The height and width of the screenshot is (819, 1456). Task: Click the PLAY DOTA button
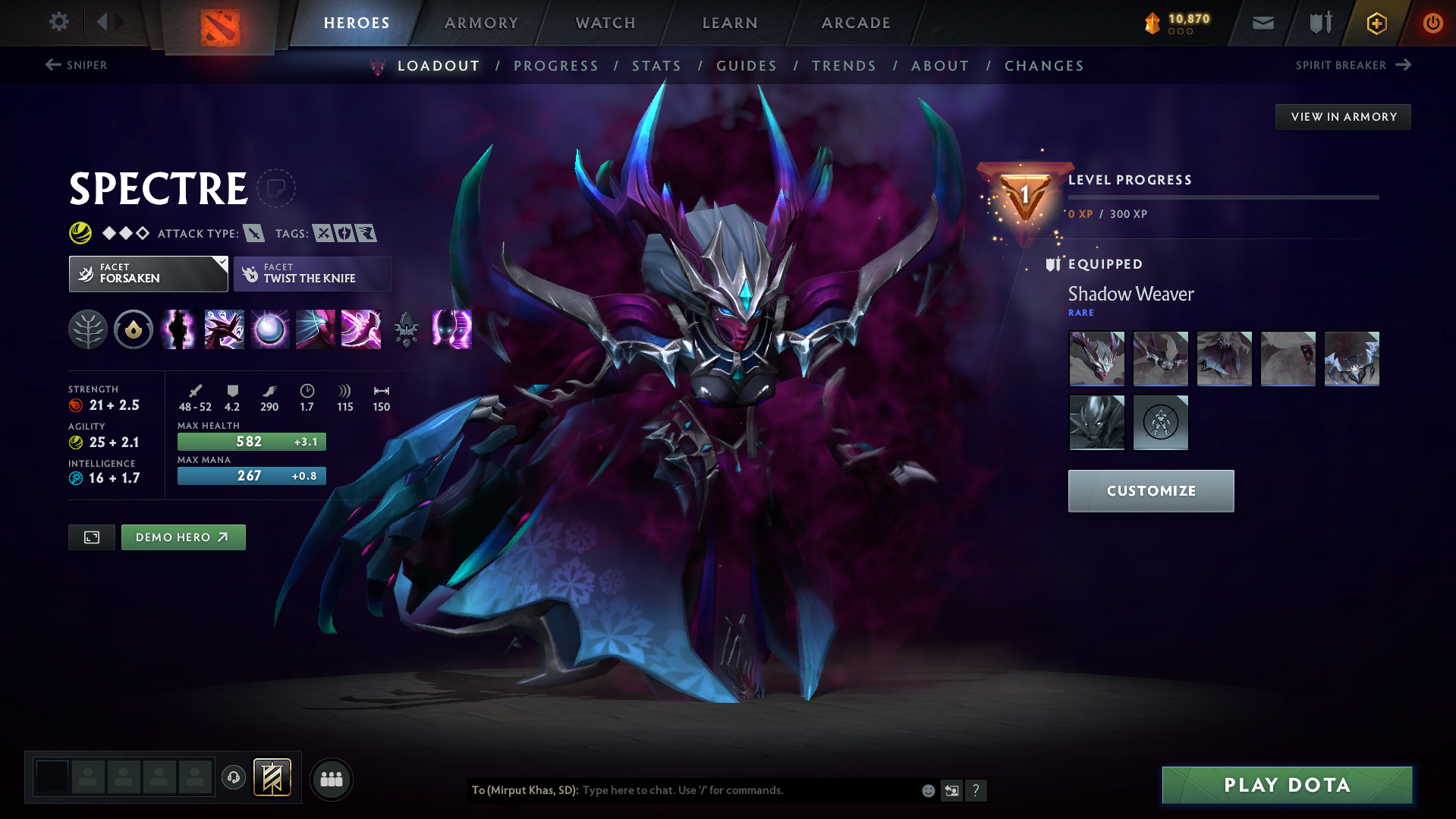coord(1286,785)
